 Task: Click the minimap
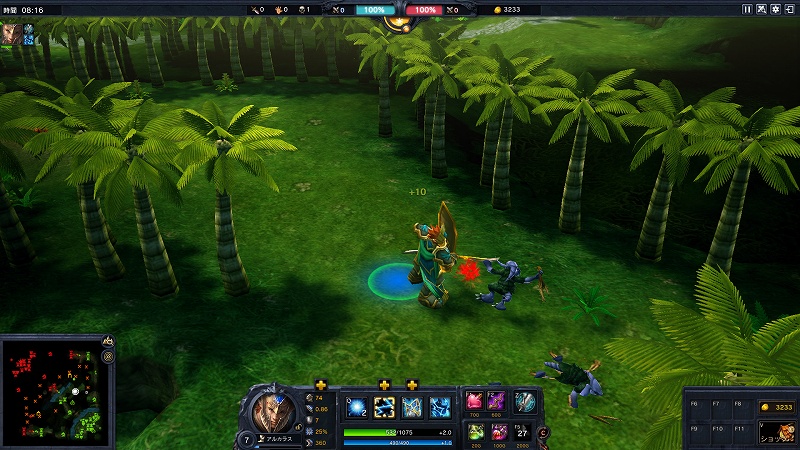tap(50, 392)
